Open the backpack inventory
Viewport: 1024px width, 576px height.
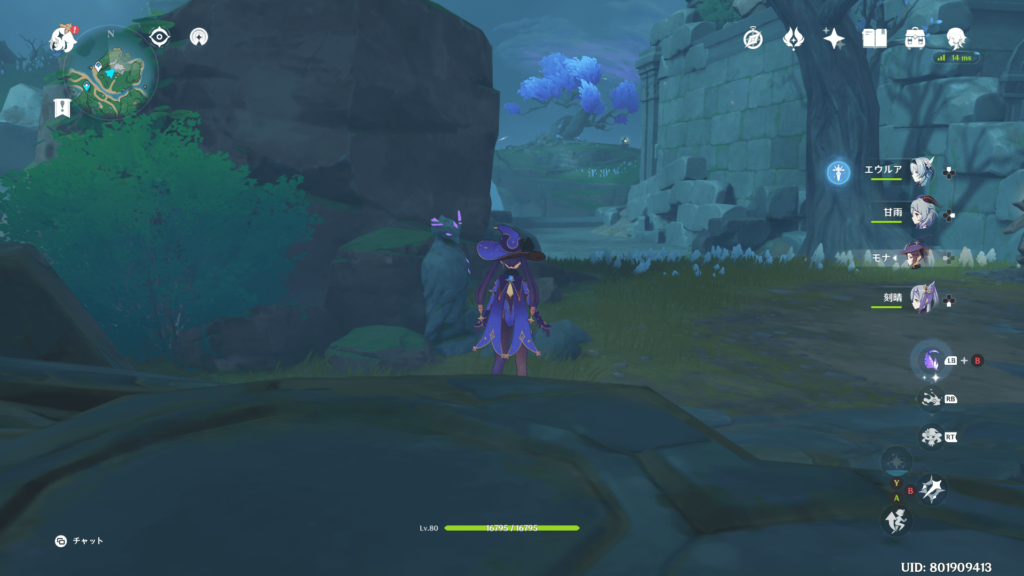(x=915, y=38)
